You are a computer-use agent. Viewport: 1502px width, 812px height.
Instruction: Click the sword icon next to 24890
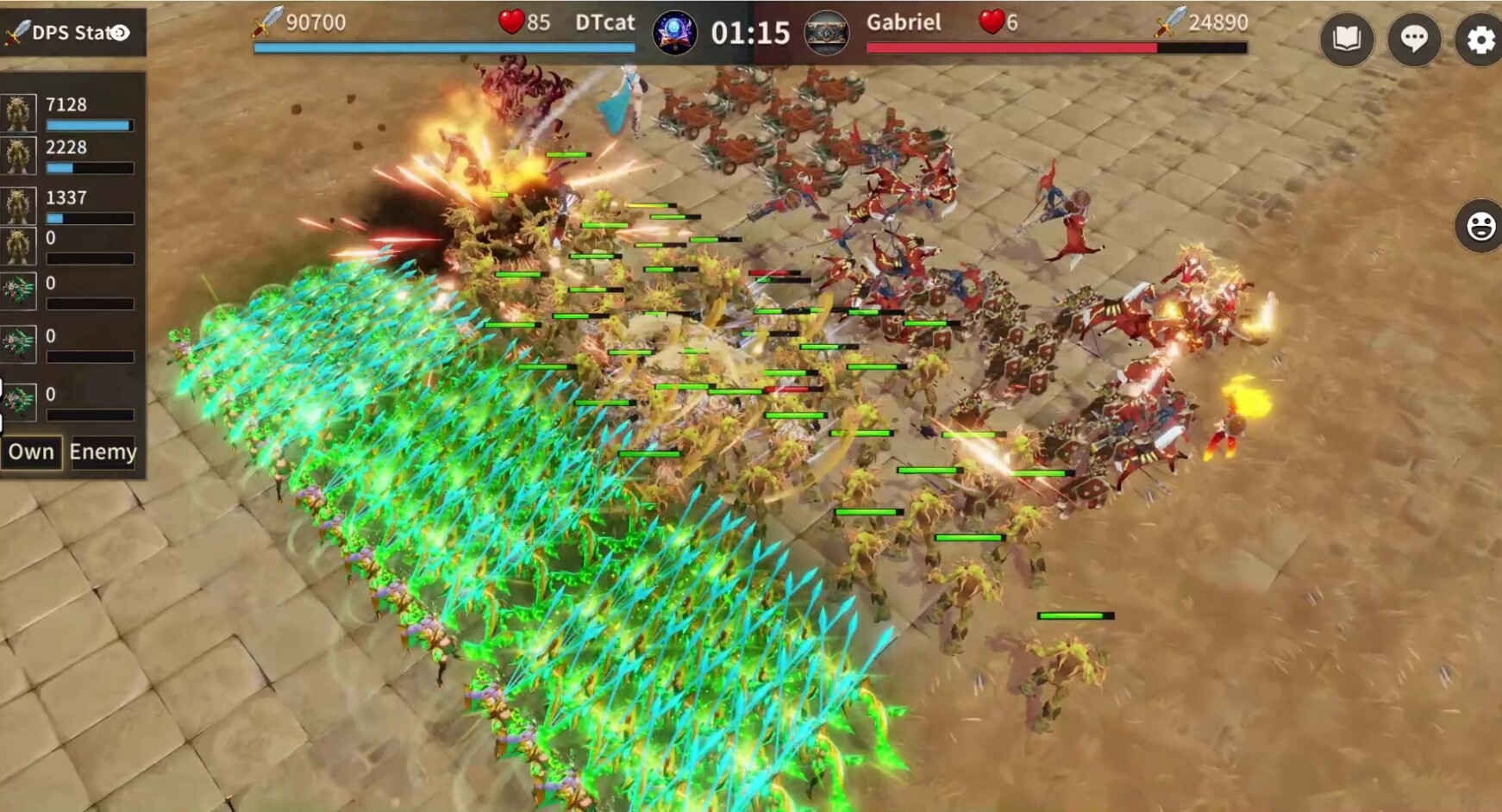click(1171, 22)
